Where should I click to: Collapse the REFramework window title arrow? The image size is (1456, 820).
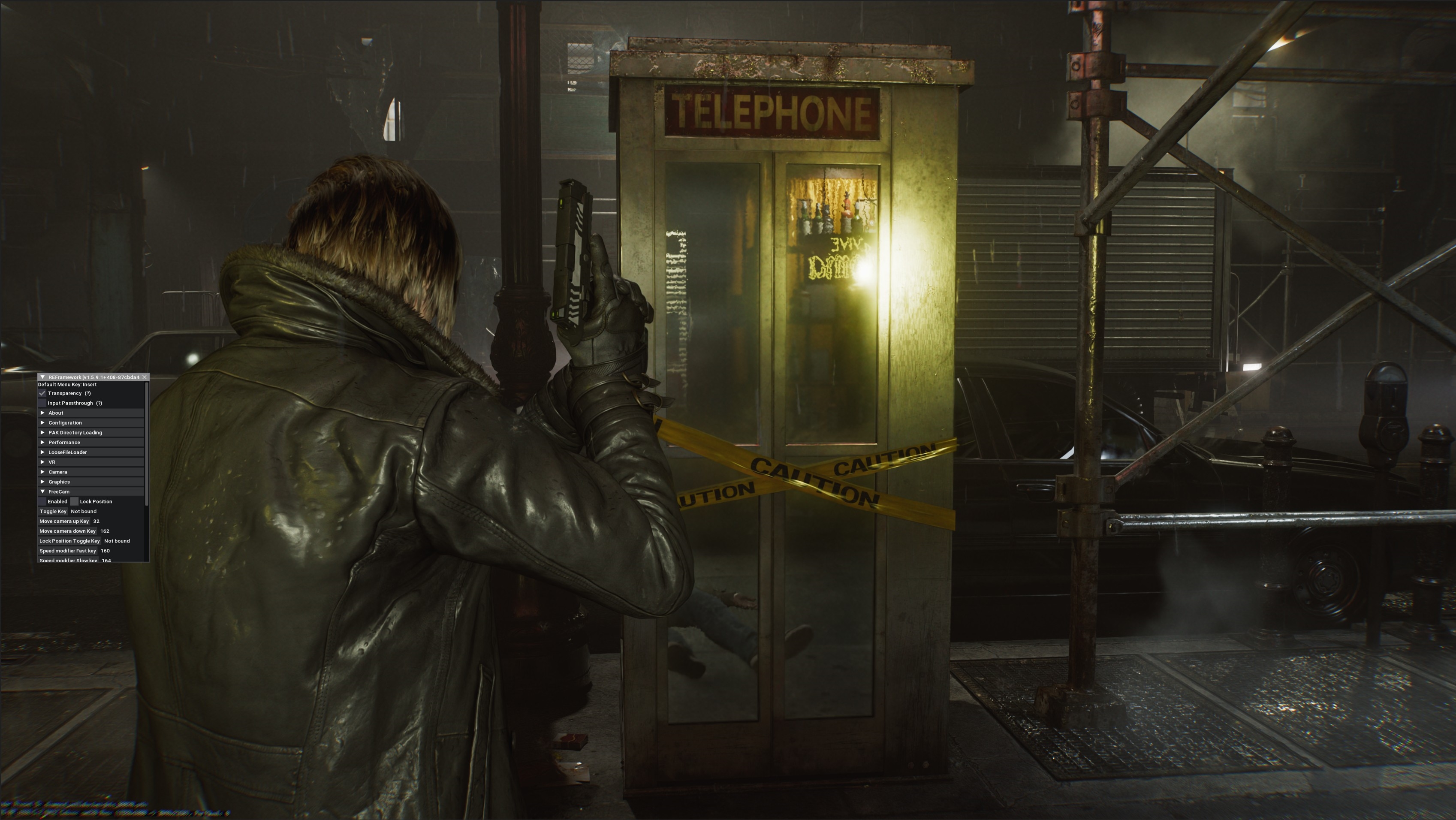click(x=42, y=377)
